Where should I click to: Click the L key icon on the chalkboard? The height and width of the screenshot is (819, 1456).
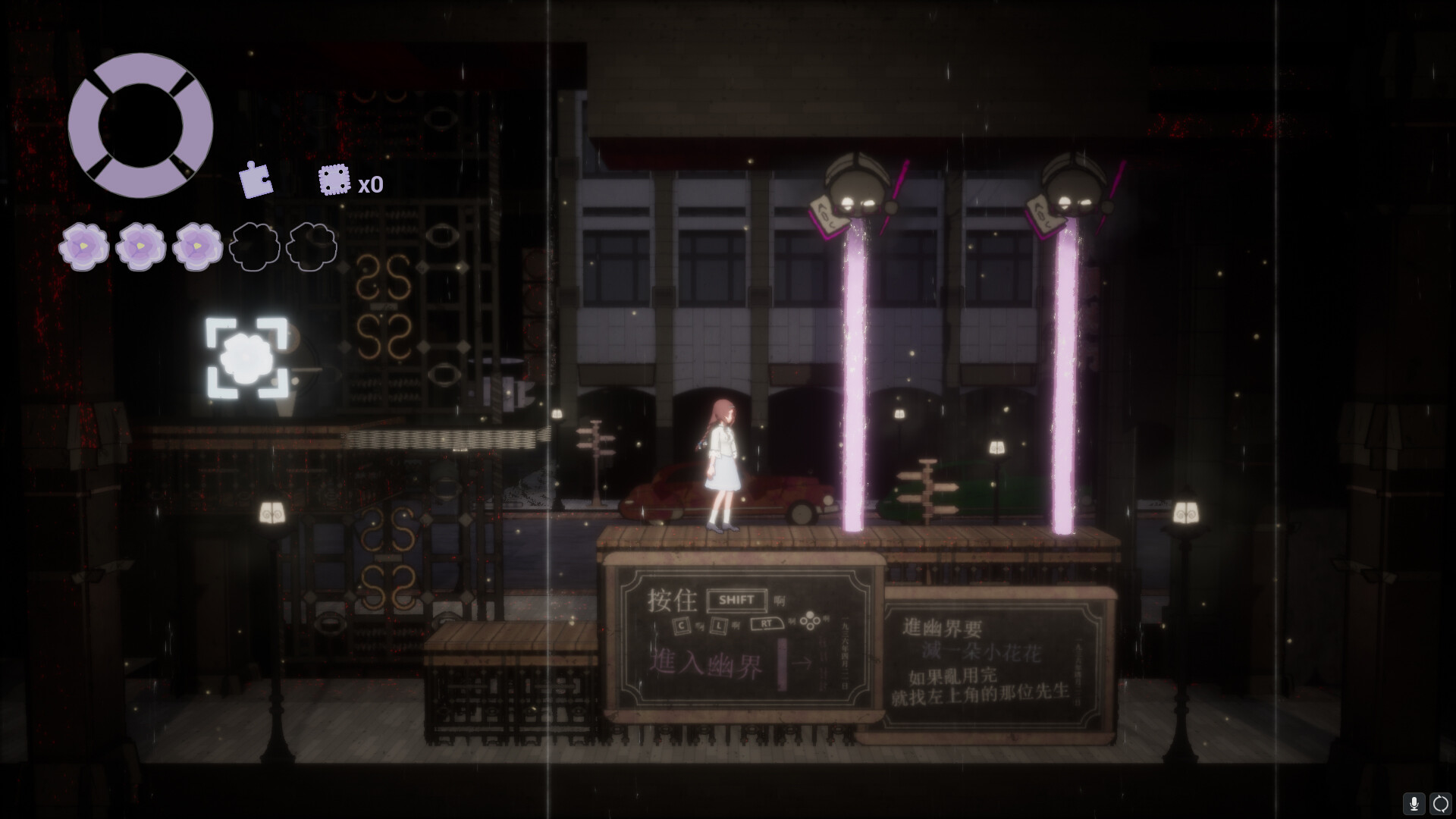[719, 625]
